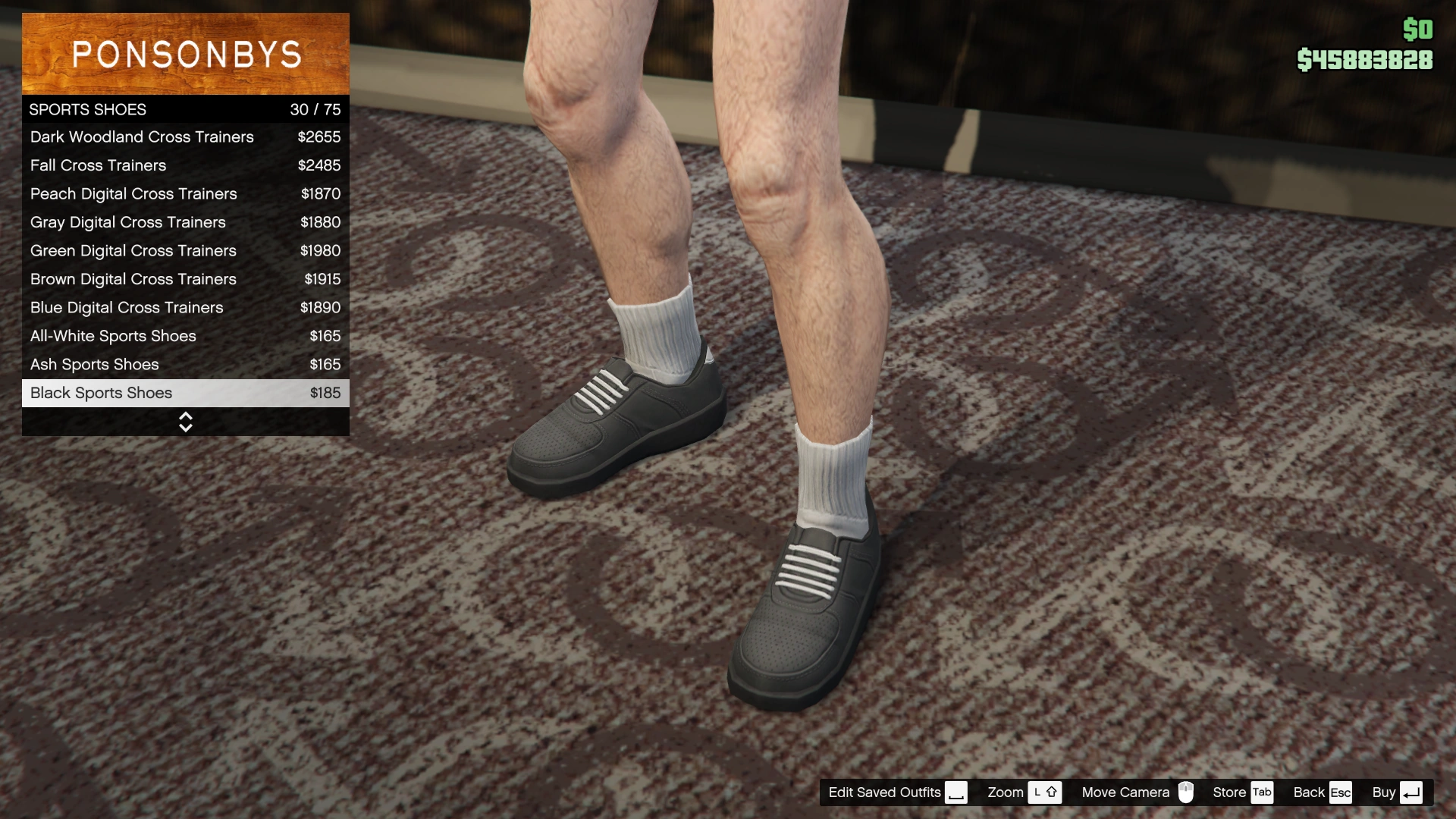Click the 30 / 75 item counter

pyautogui.click(x=315, y=109)
